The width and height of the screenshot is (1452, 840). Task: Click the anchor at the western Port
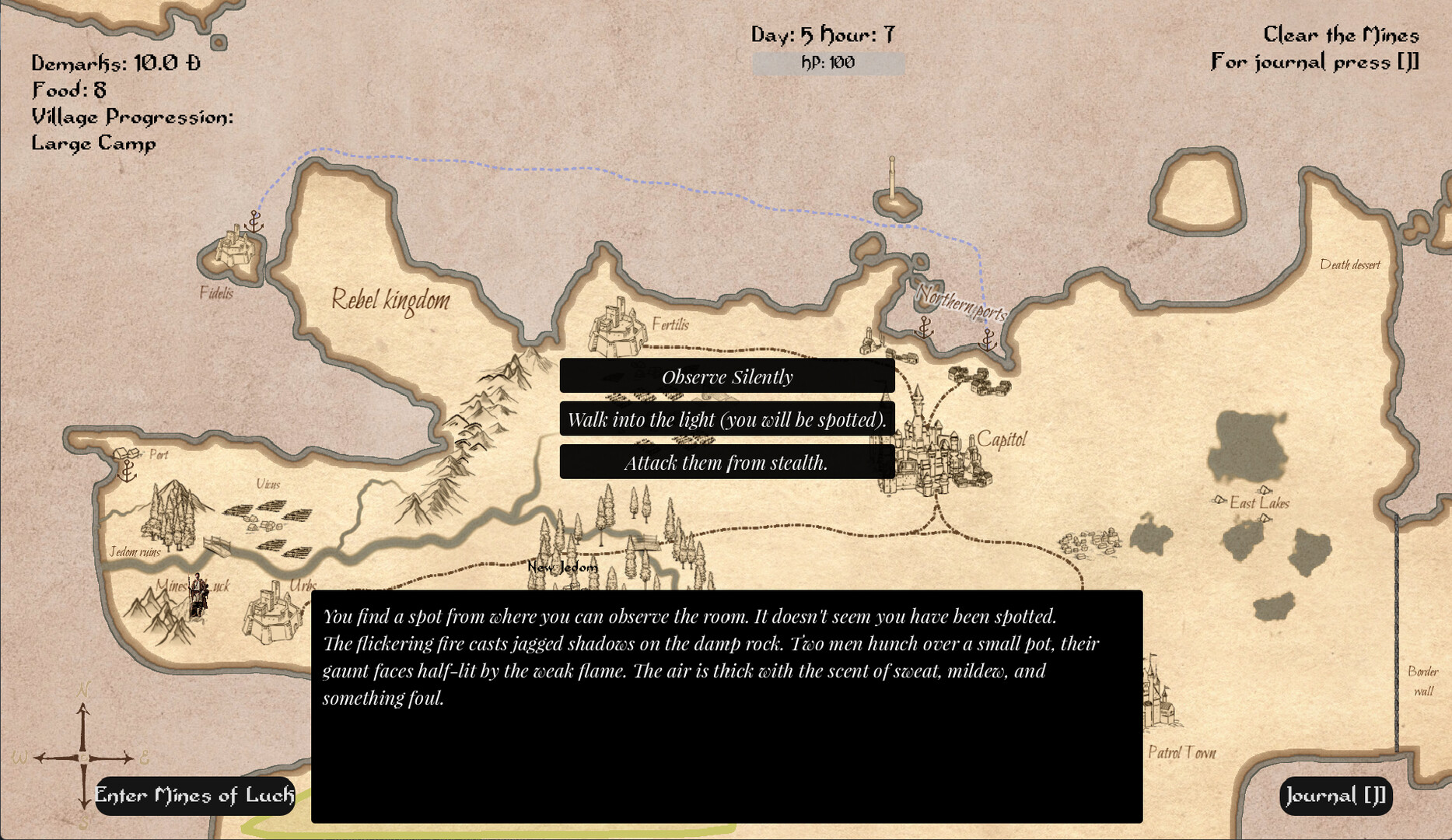coord(126,471)
